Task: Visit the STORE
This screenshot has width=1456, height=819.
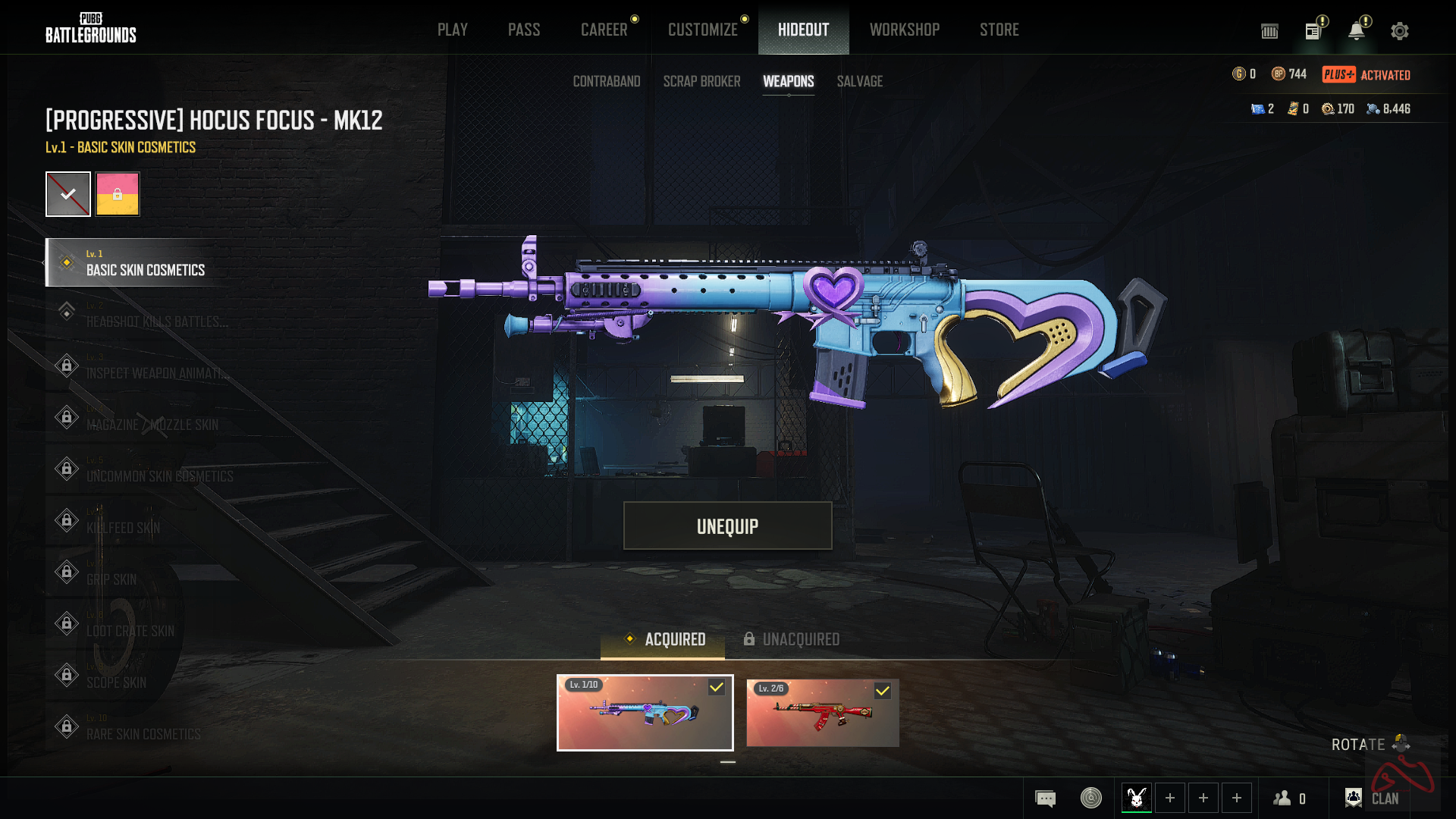Action: (x=999, y=30)
